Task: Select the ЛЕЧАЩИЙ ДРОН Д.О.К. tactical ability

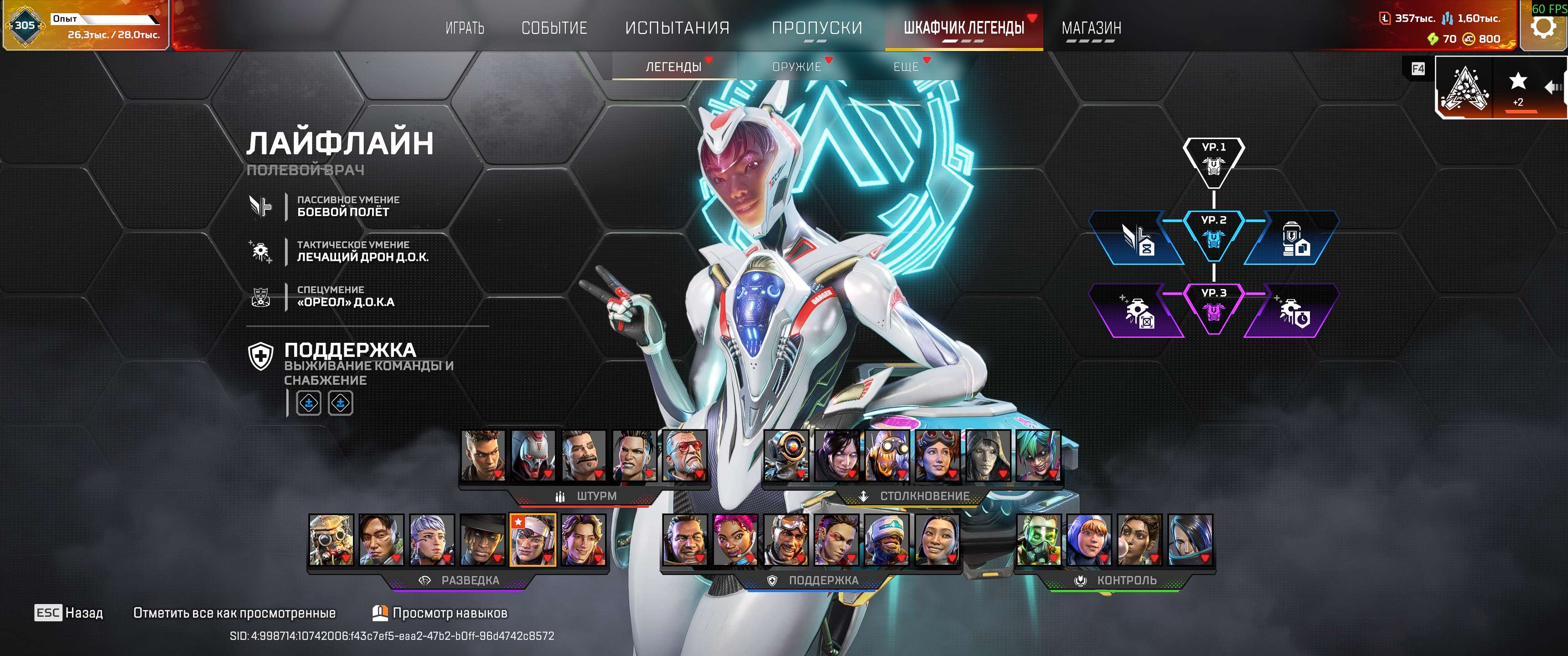Action: (362, 251)
